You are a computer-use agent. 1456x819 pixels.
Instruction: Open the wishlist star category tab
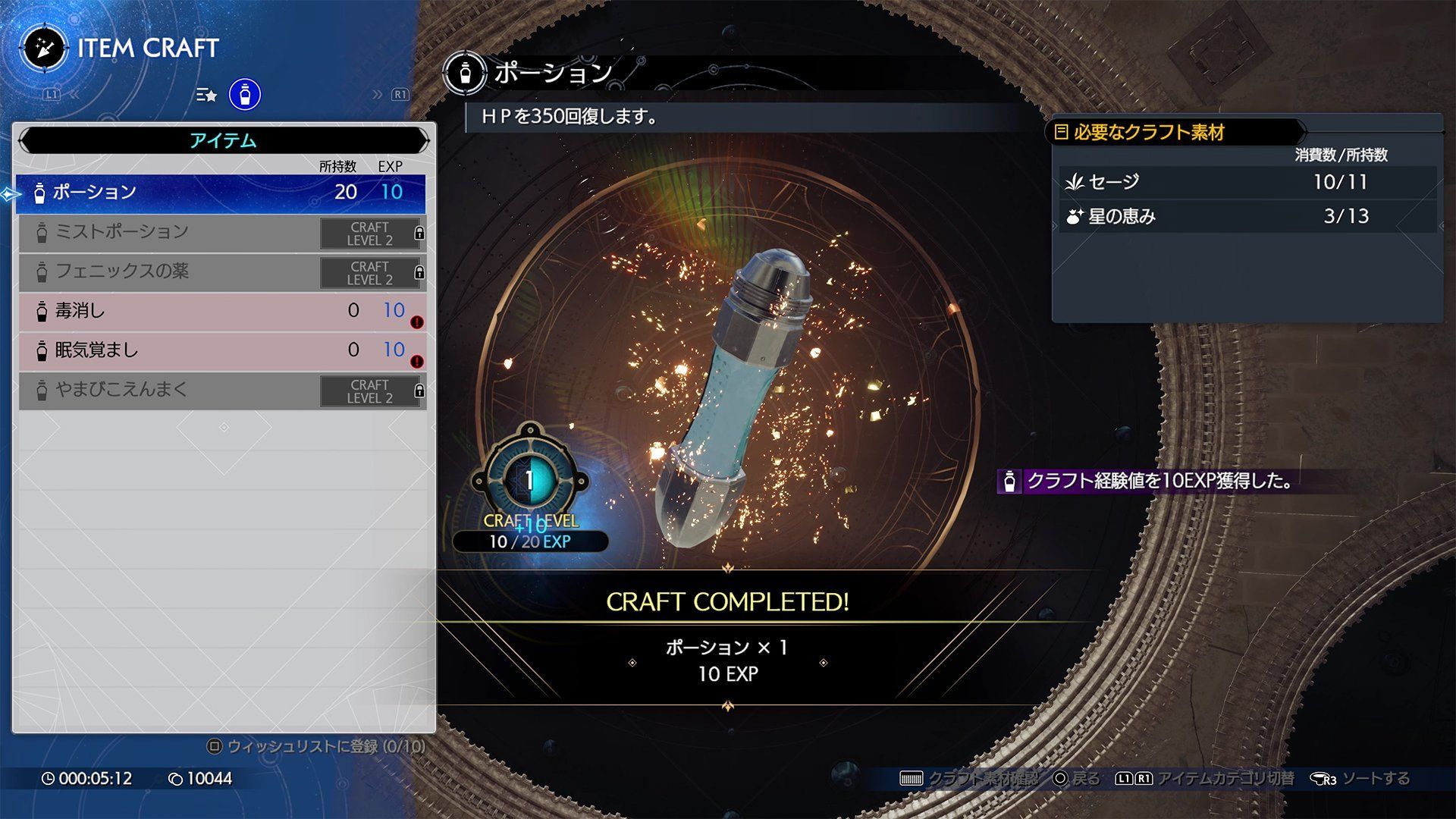[x=206, y=95]
